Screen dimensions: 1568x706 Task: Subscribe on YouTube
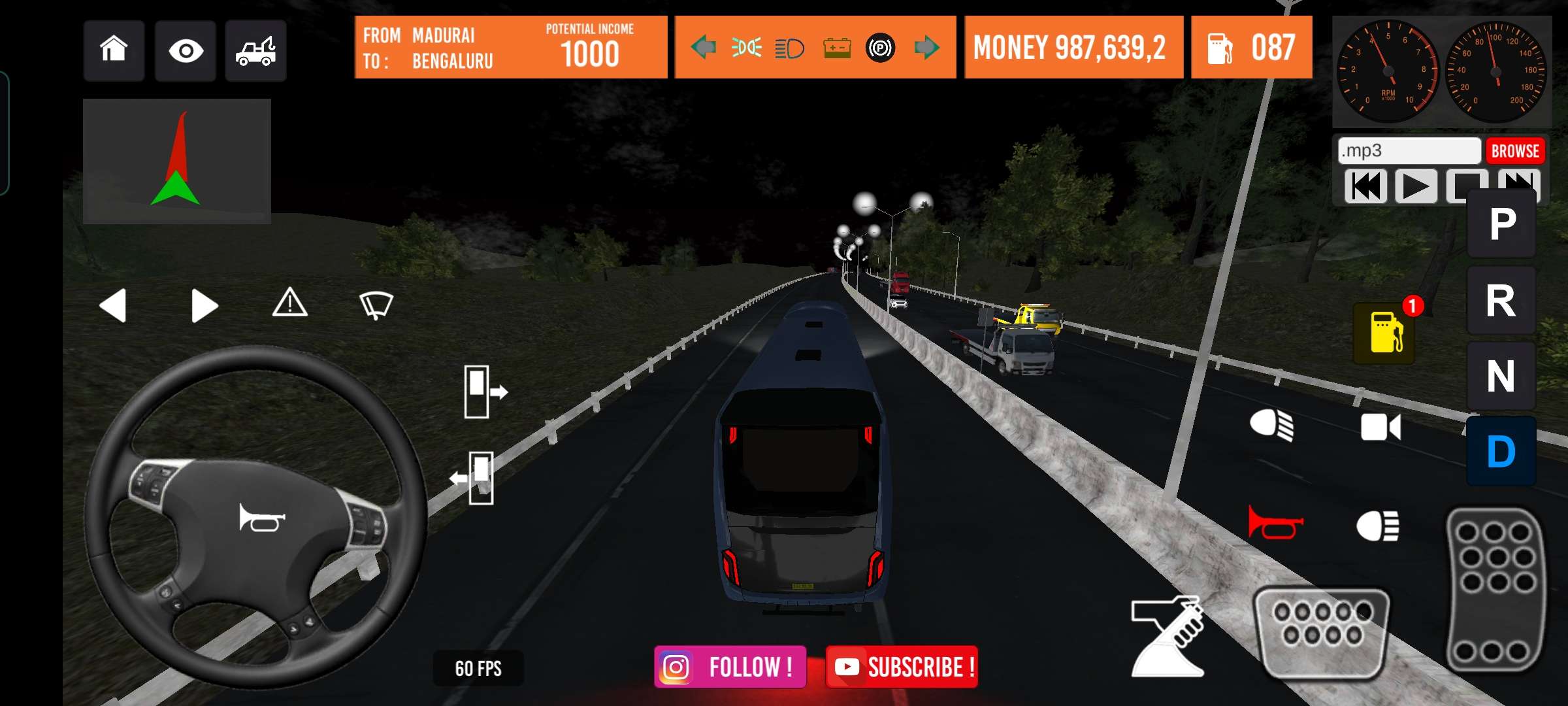(902, 667)
